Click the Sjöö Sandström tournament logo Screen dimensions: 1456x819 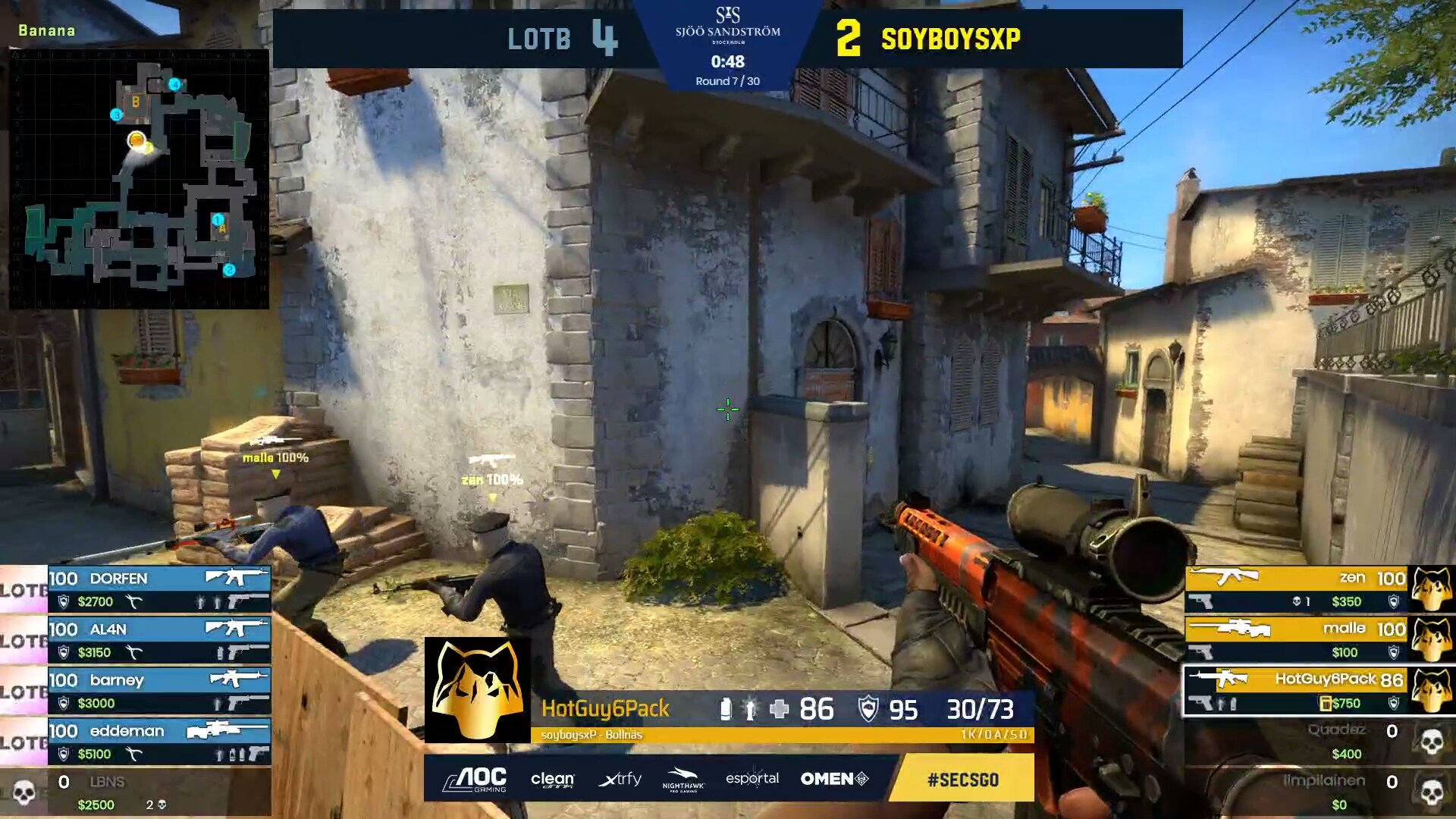[727, 24]
